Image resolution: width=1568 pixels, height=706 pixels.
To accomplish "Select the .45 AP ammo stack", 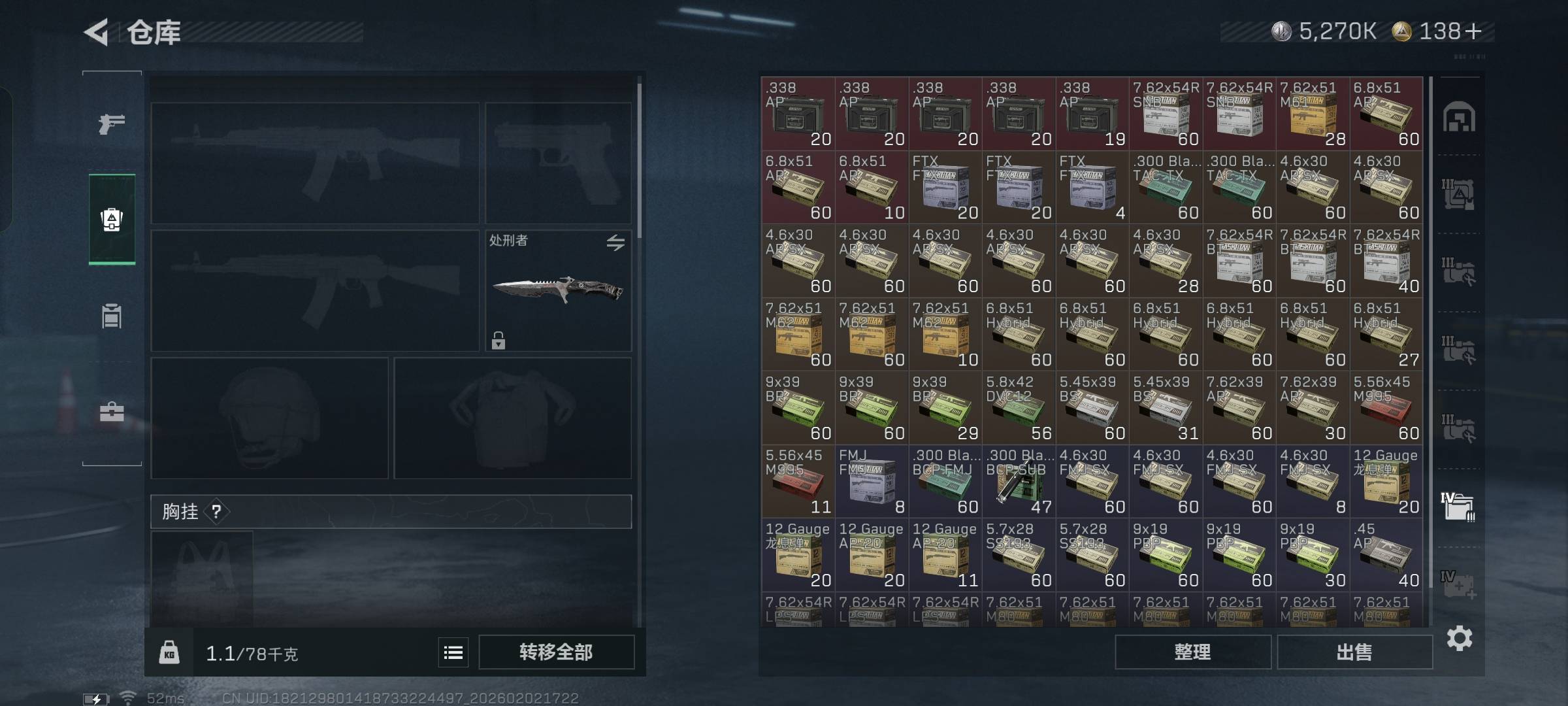I will 1386,555.
